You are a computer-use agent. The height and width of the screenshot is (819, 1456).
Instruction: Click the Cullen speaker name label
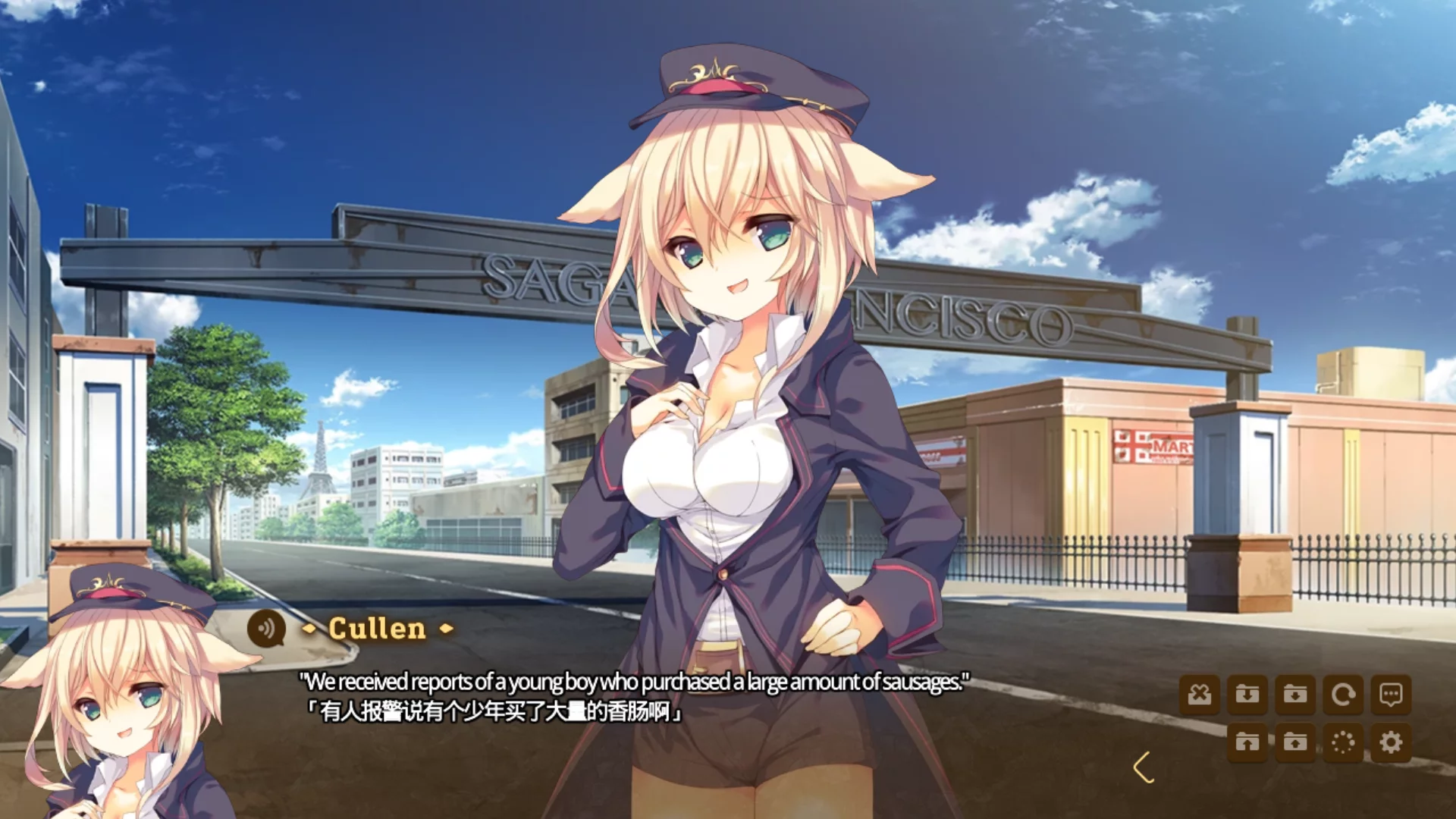(x=378, y=629)
